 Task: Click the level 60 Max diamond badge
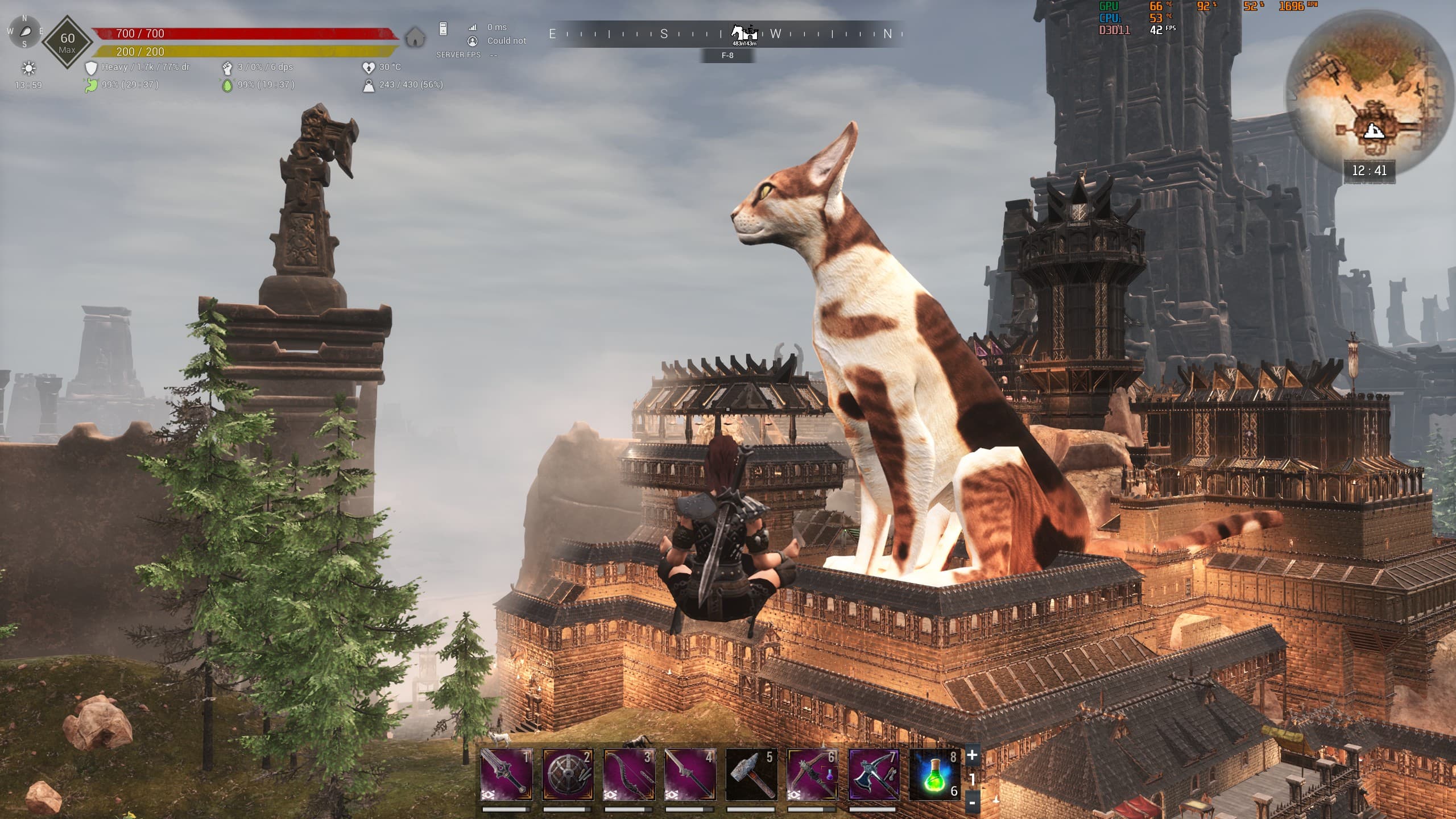point(67,42)
